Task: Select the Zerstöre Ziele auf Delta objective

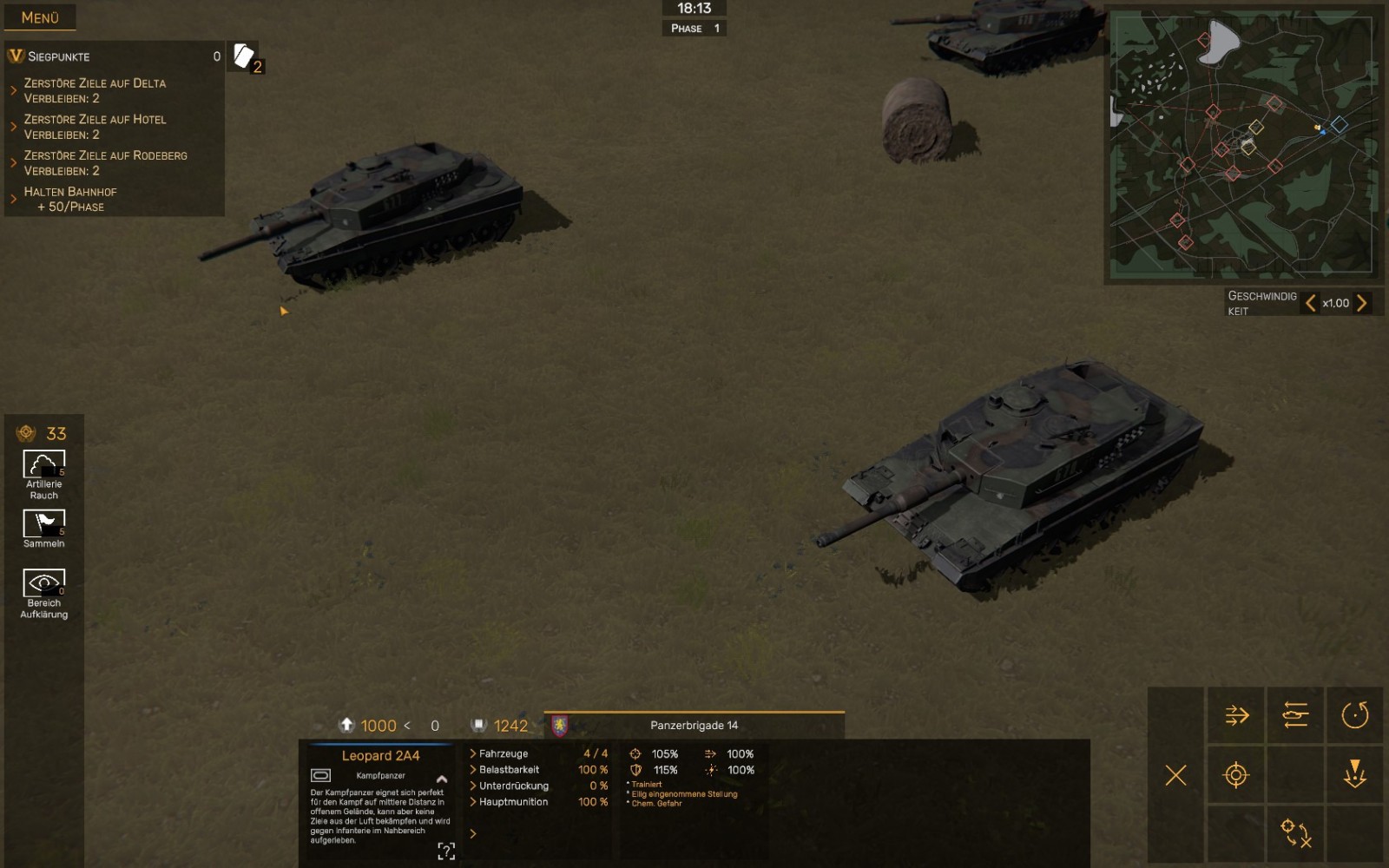Action: (95, 90)
